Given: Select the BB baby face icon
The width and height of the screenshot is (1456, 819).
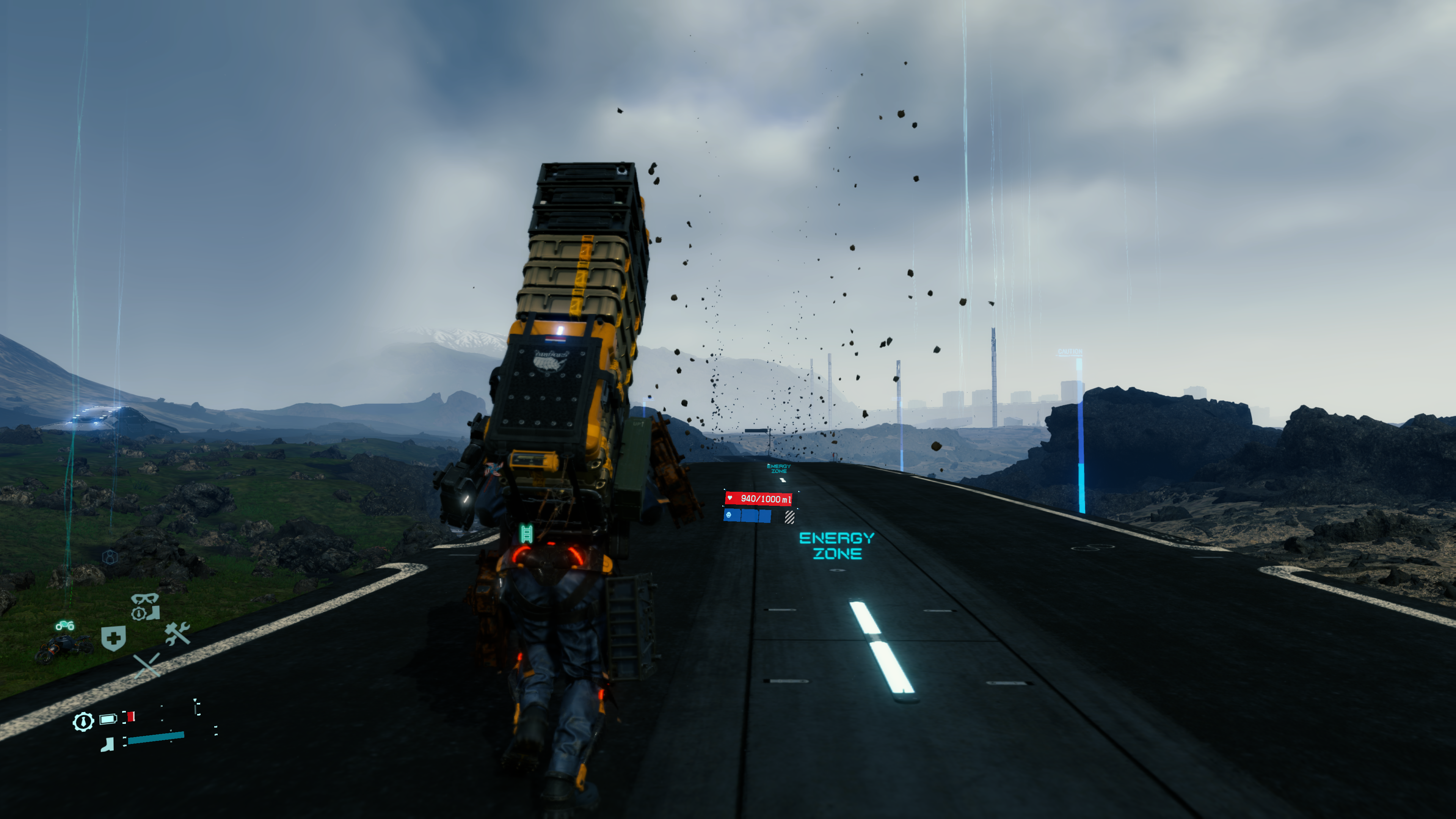Looking at the screenshot, I should 728,516.
